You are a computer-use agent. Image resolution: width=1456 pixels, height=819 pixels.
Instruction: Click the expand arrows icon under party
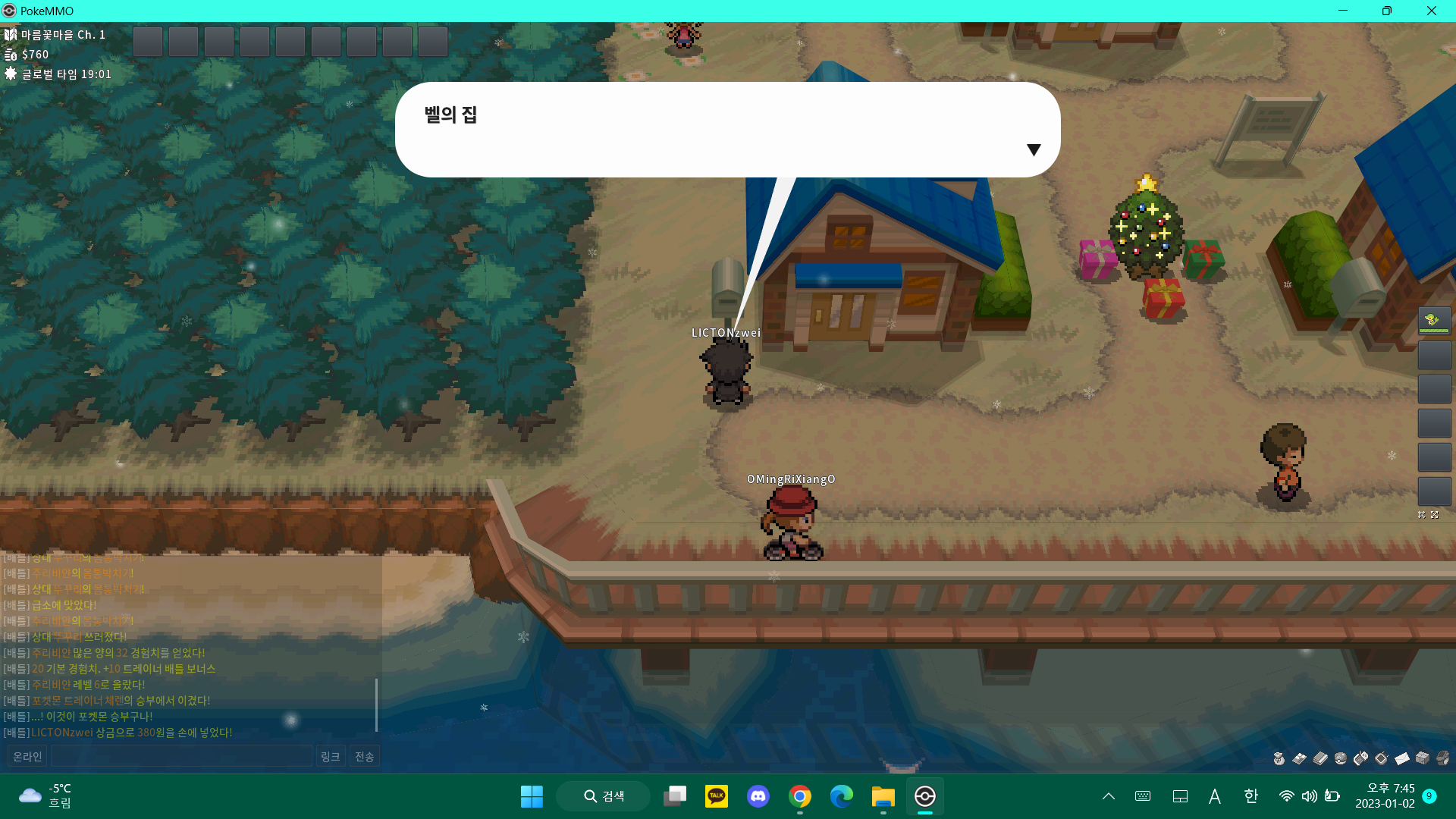point(1434,515)
